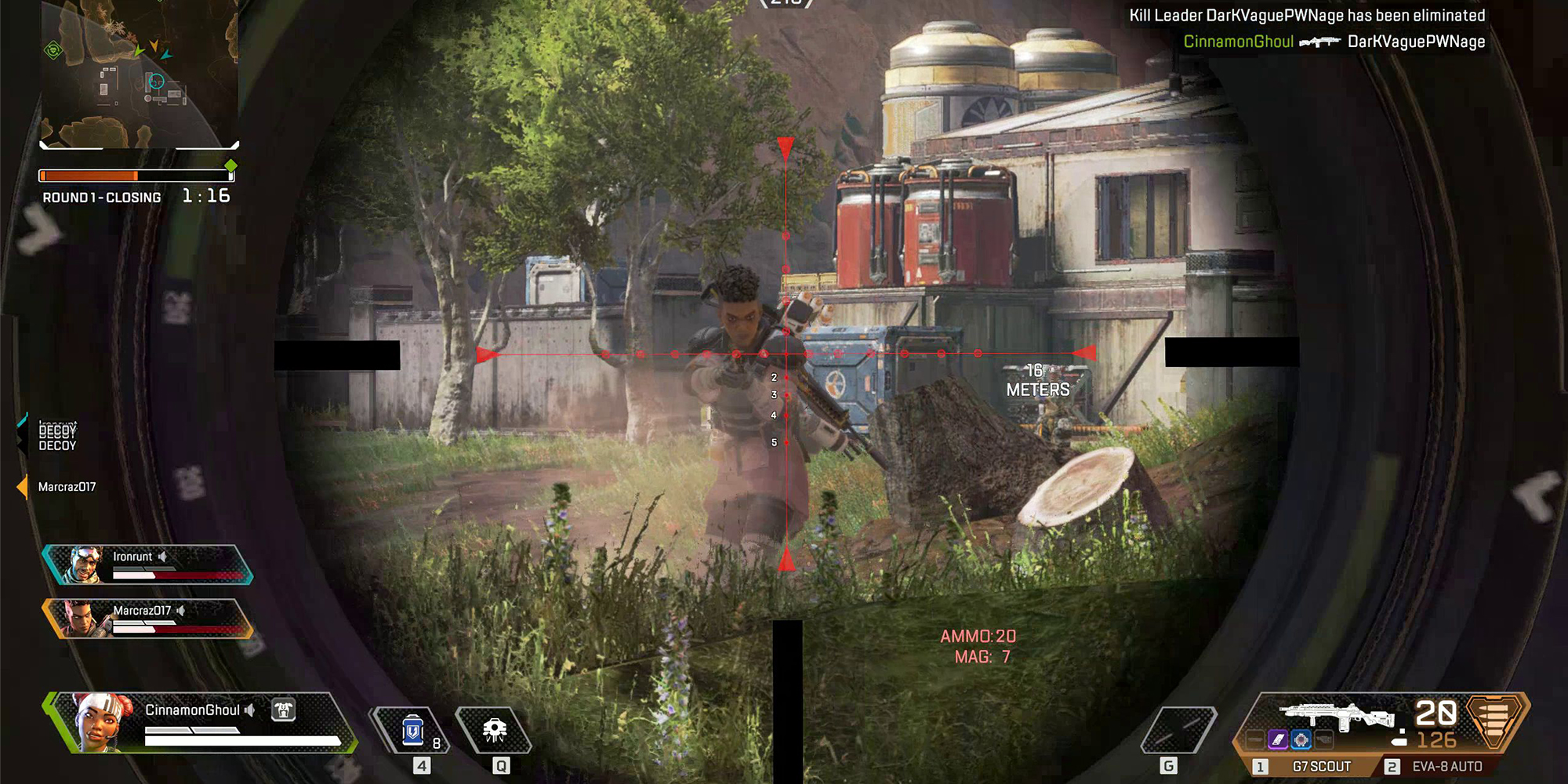Click the purple extended magazine attachment
1568x784 pixels.
(x=1278, y=739)
